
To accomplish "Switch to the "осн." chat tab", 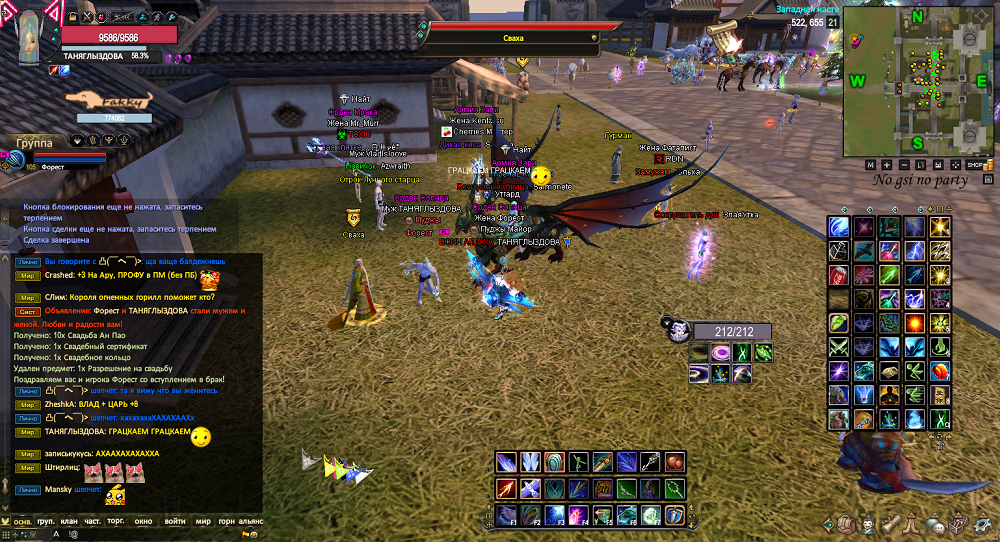I will [x=21, y=521].
